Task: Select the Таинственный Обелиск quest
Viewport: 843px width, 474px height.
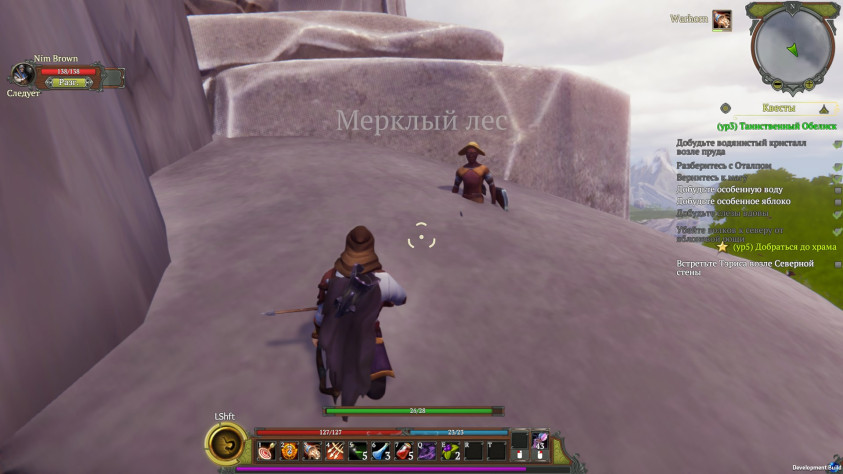Action: point(778,127)
